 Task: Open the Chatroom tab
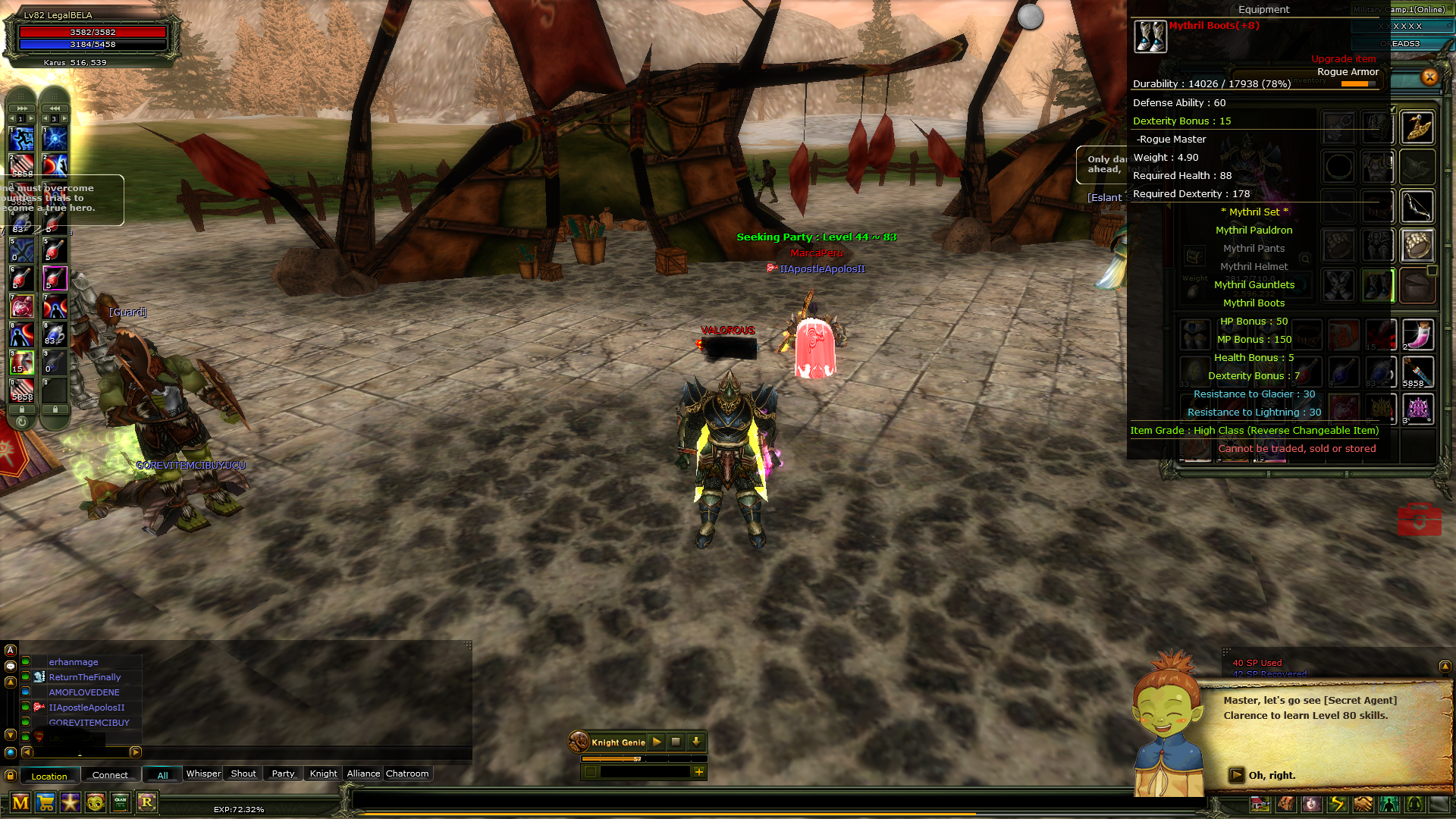point(407,773)
